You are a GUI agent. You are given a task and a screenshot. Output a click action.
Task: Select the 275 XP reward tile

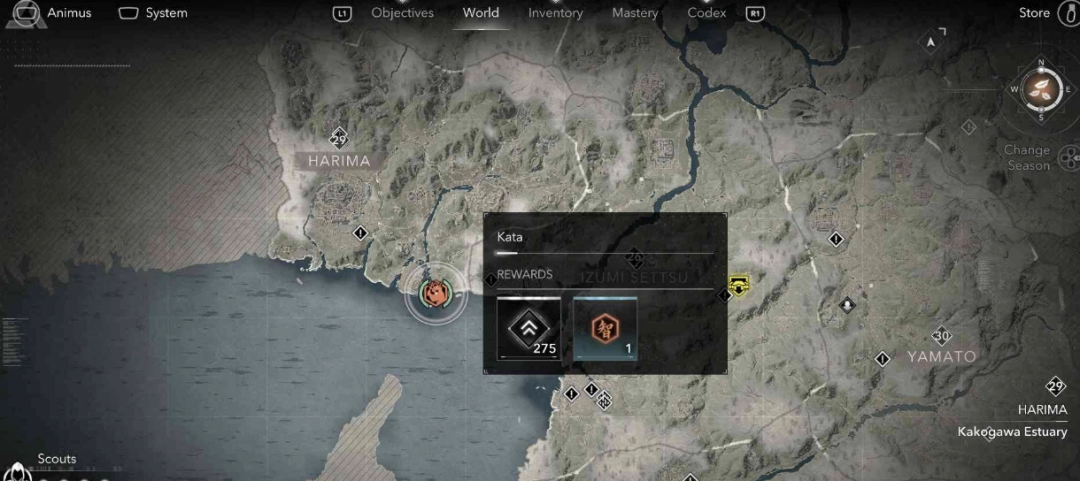point(529,328)
